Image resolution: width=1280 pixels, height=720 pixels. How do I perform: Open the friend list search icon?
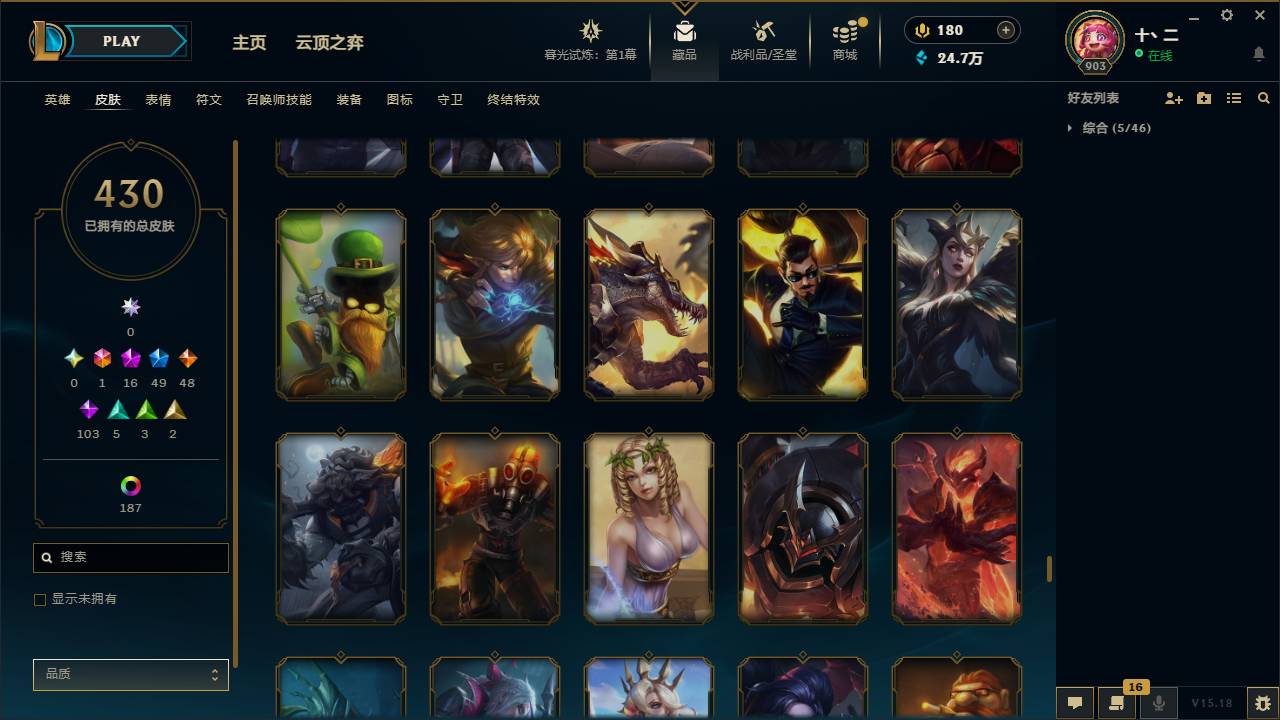[x=1264, y=97]
